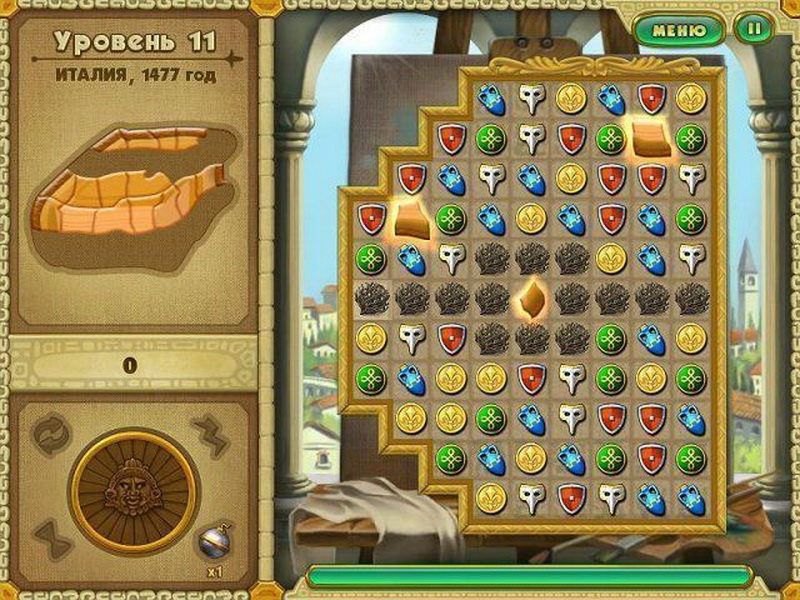This screenshot has width=800, height=600.
Task: Open the МЕНЮ button
Action: coord(679,29)
